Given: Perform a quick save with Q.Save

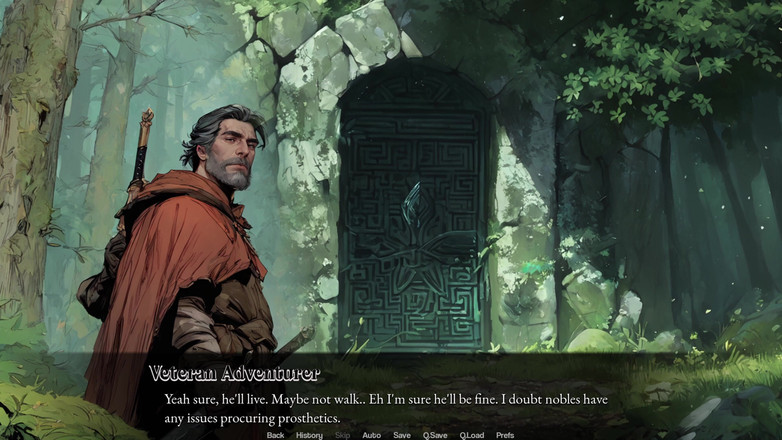Looking at the screenshot, I should coord(435,435).
